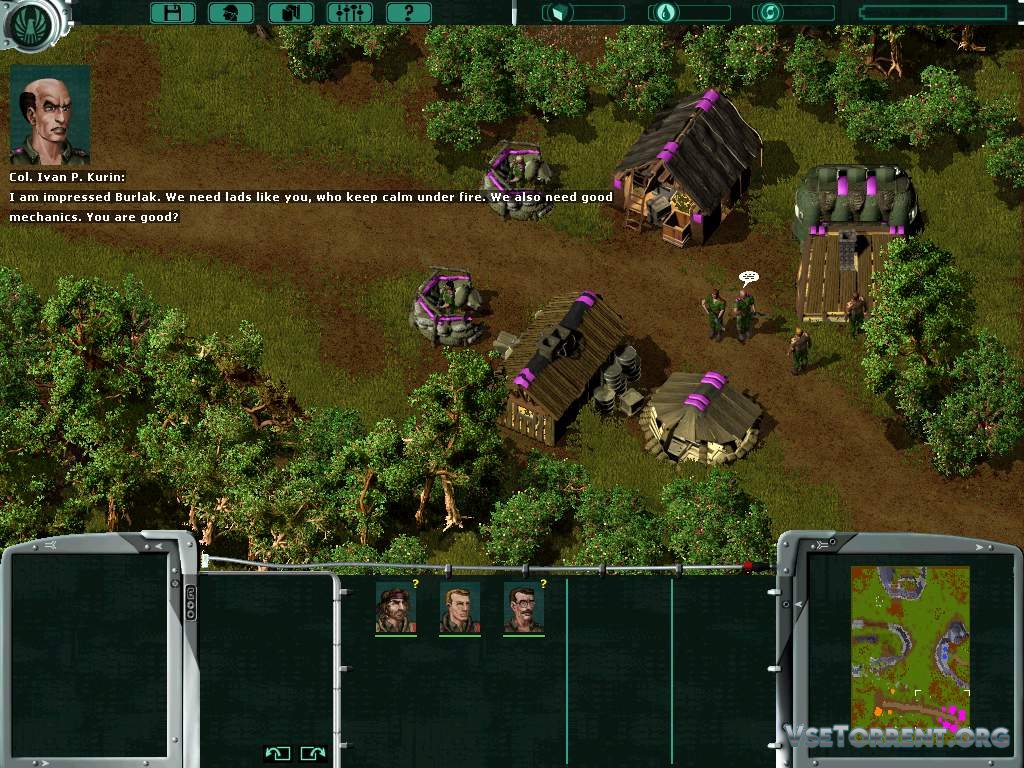Image resolution: width=1024 pixels, height=768 pixels.
Task: Click the right-turning arrow button
Action: tap(313, 753)
